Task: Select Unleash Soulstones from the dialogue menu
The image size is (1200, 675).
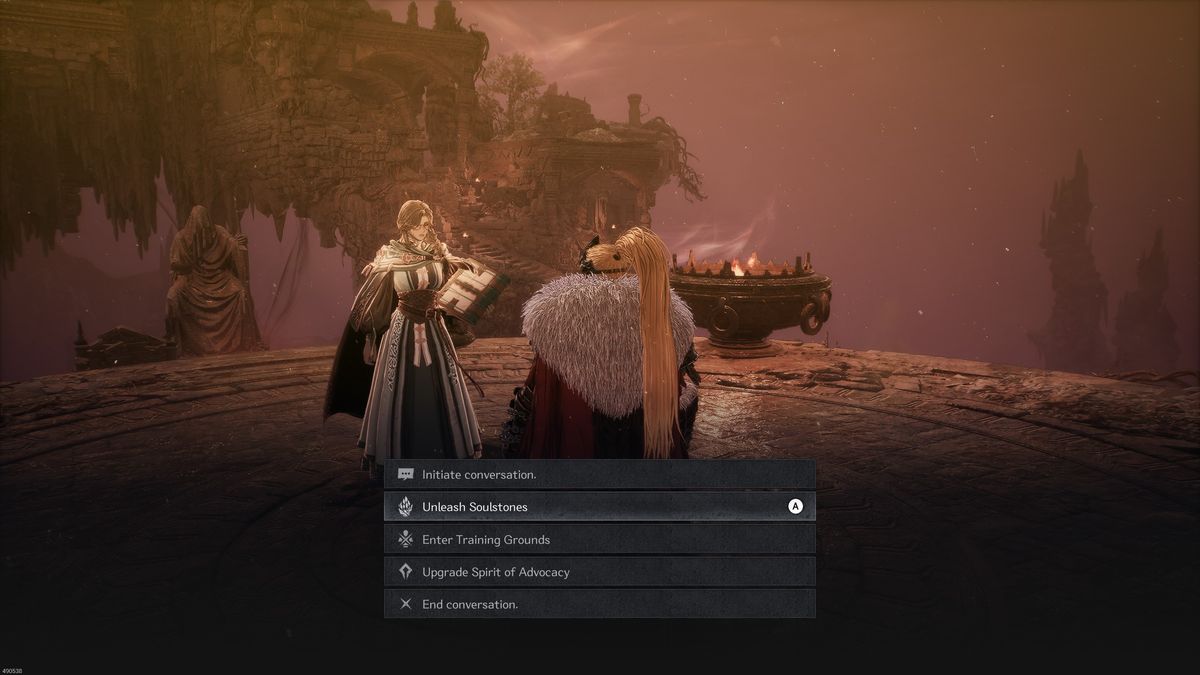Action: click(599, 507)
